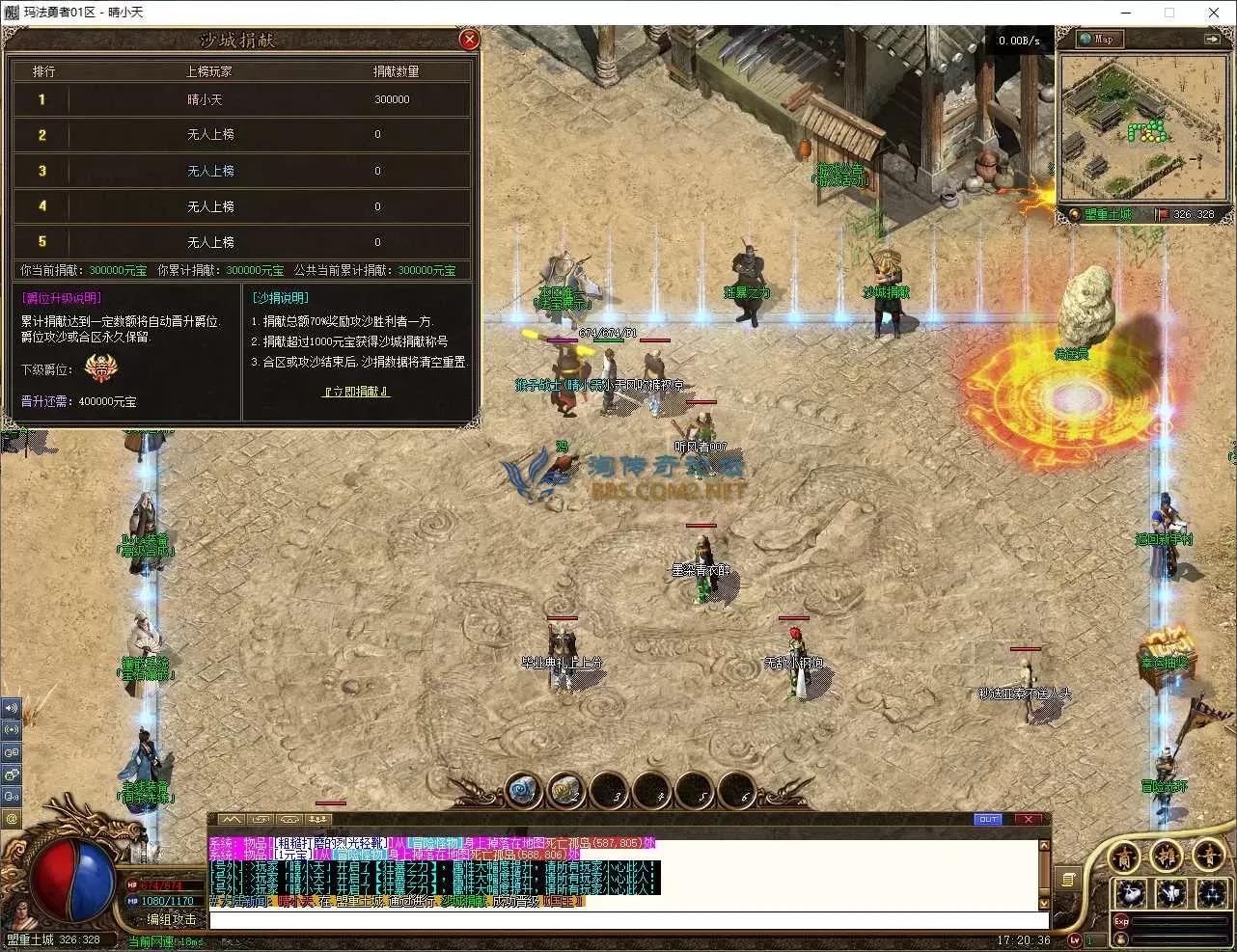Toggle the speaker sound icon
1237x952 pixels.
tap(12, 707)
